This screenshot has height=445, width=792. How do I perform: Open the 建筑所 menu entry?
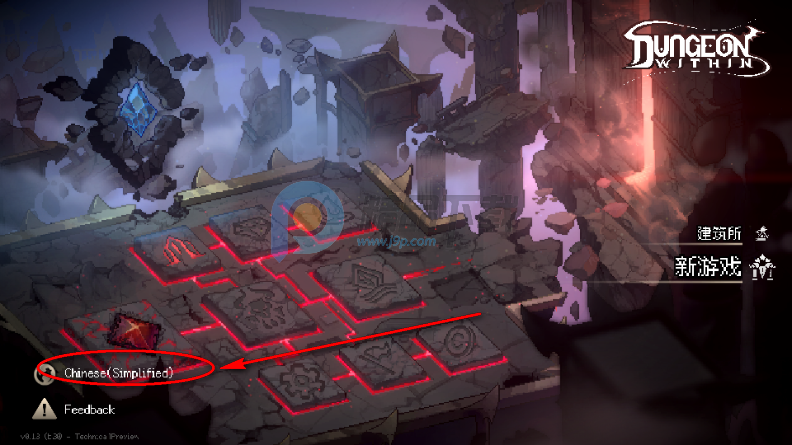tap(720, 234)
